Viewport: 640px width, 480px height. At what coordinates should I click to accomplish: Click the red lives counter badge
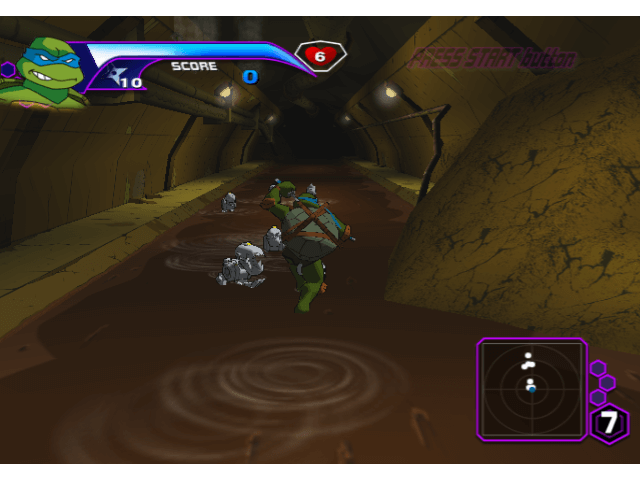320,56
